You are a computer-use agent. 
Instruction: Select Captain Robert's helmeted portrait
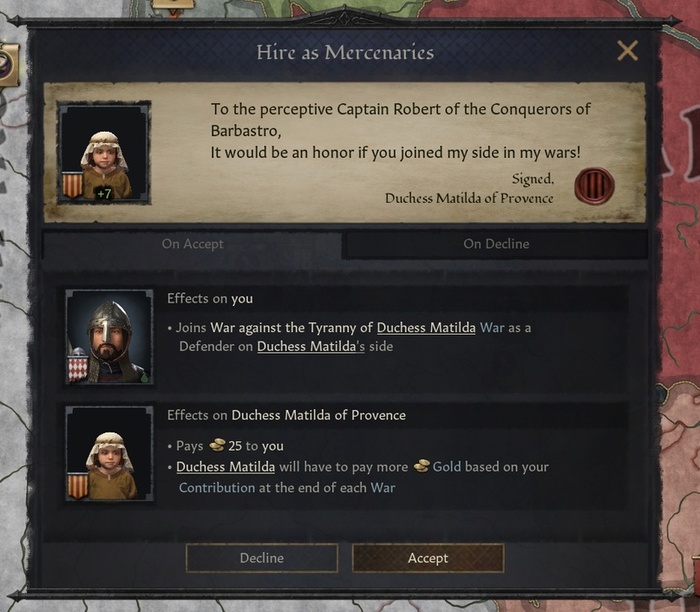point(109,337)
